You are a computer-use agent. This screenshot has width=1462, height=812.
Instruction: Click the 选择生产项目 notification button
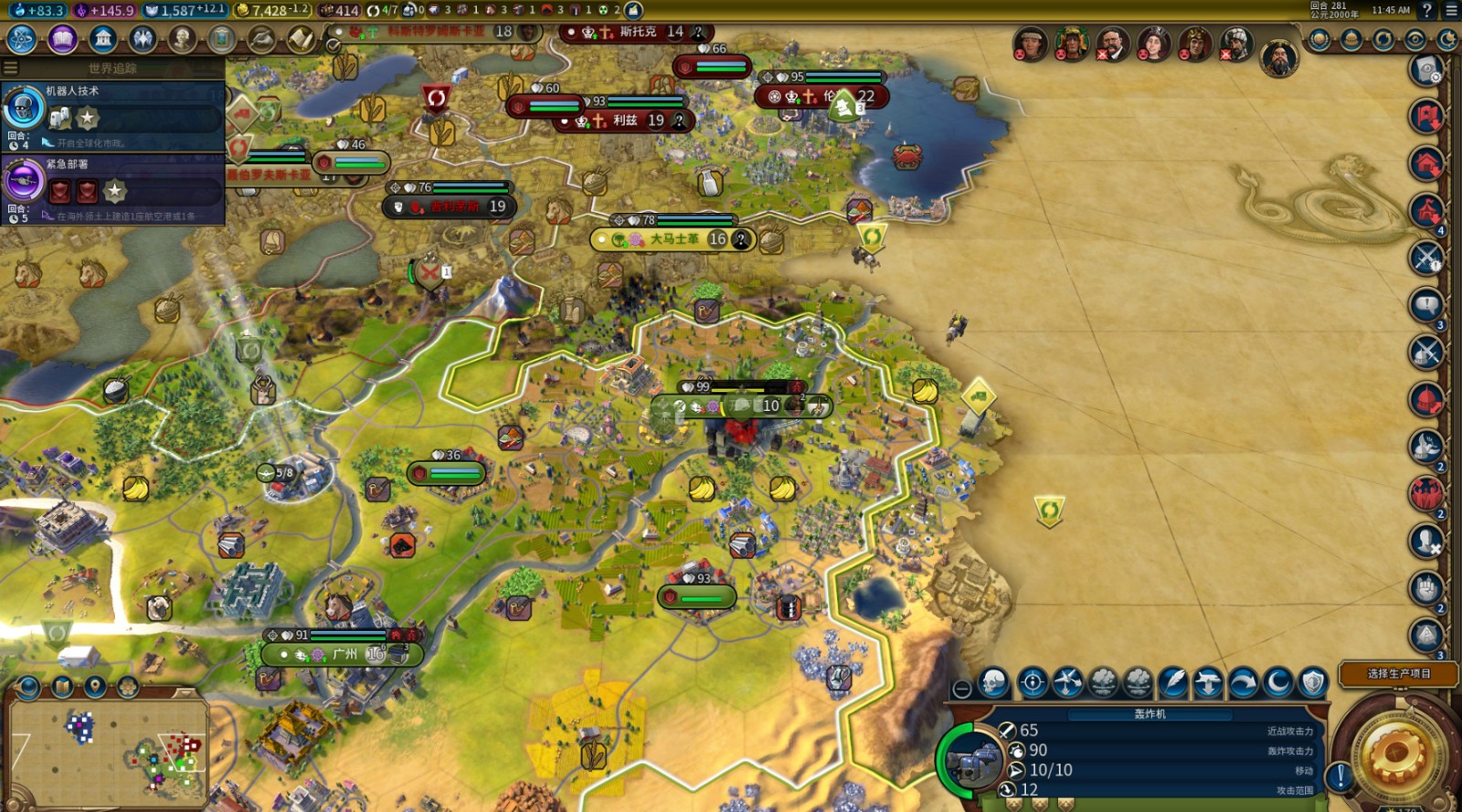tap(1398, 674)
